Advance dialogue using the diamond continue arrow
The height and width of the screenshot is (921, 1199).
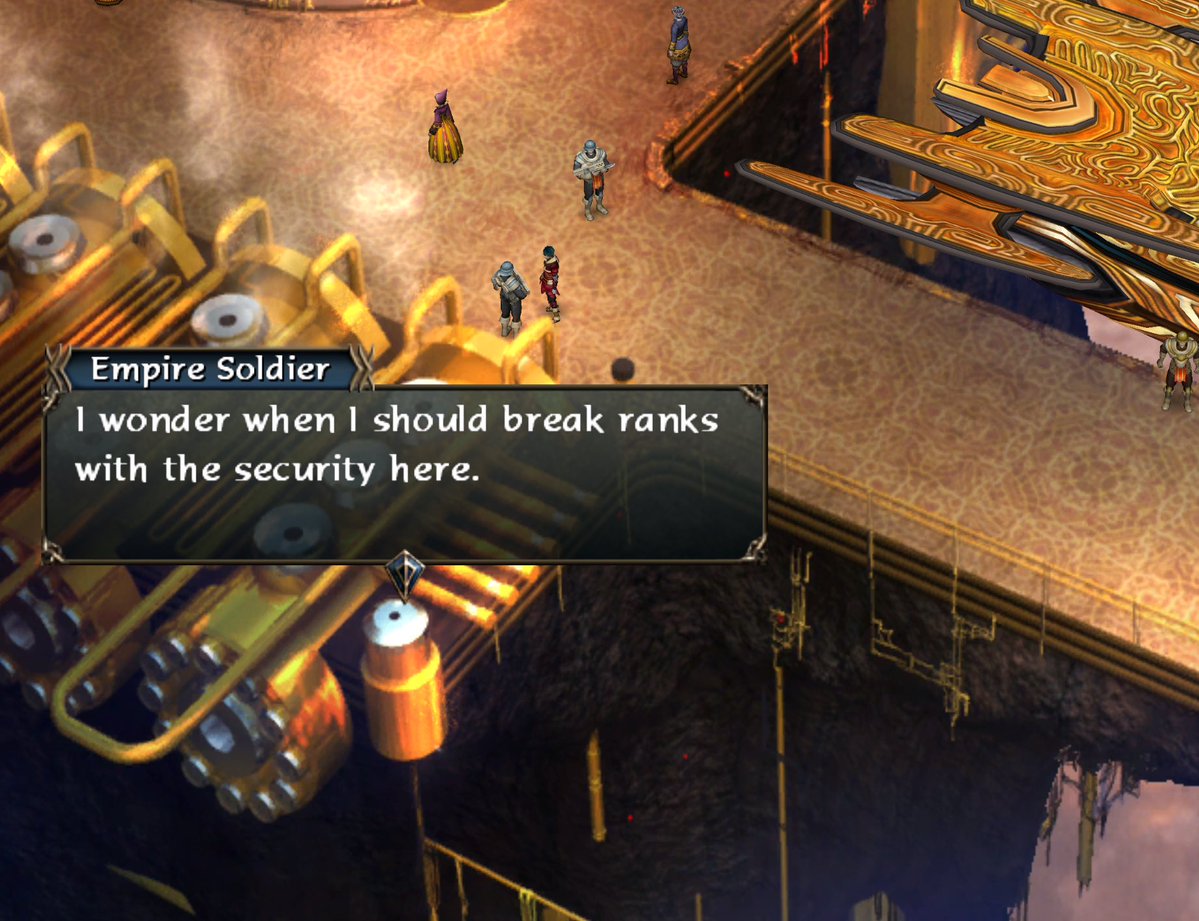pyautogui.click(x=404, y=575)
